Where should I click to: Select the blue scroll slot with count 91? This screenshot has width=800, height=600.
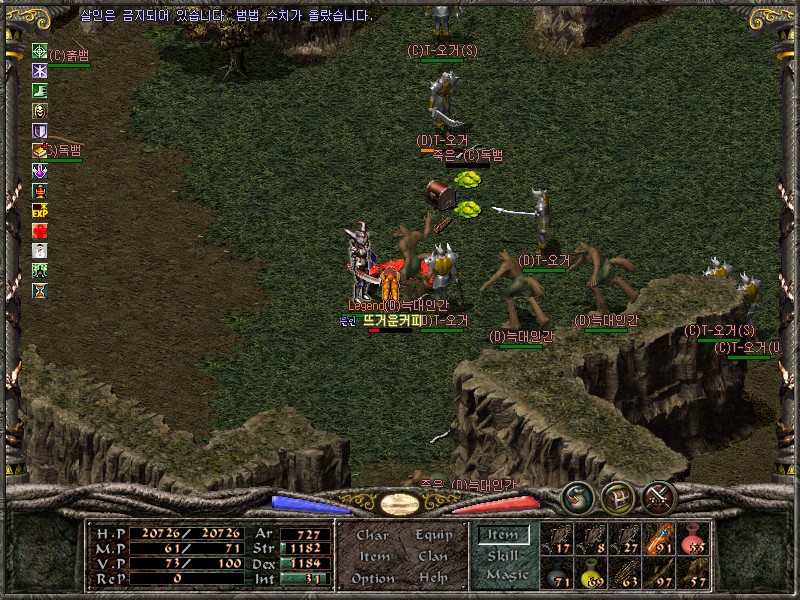coord(659,538)
